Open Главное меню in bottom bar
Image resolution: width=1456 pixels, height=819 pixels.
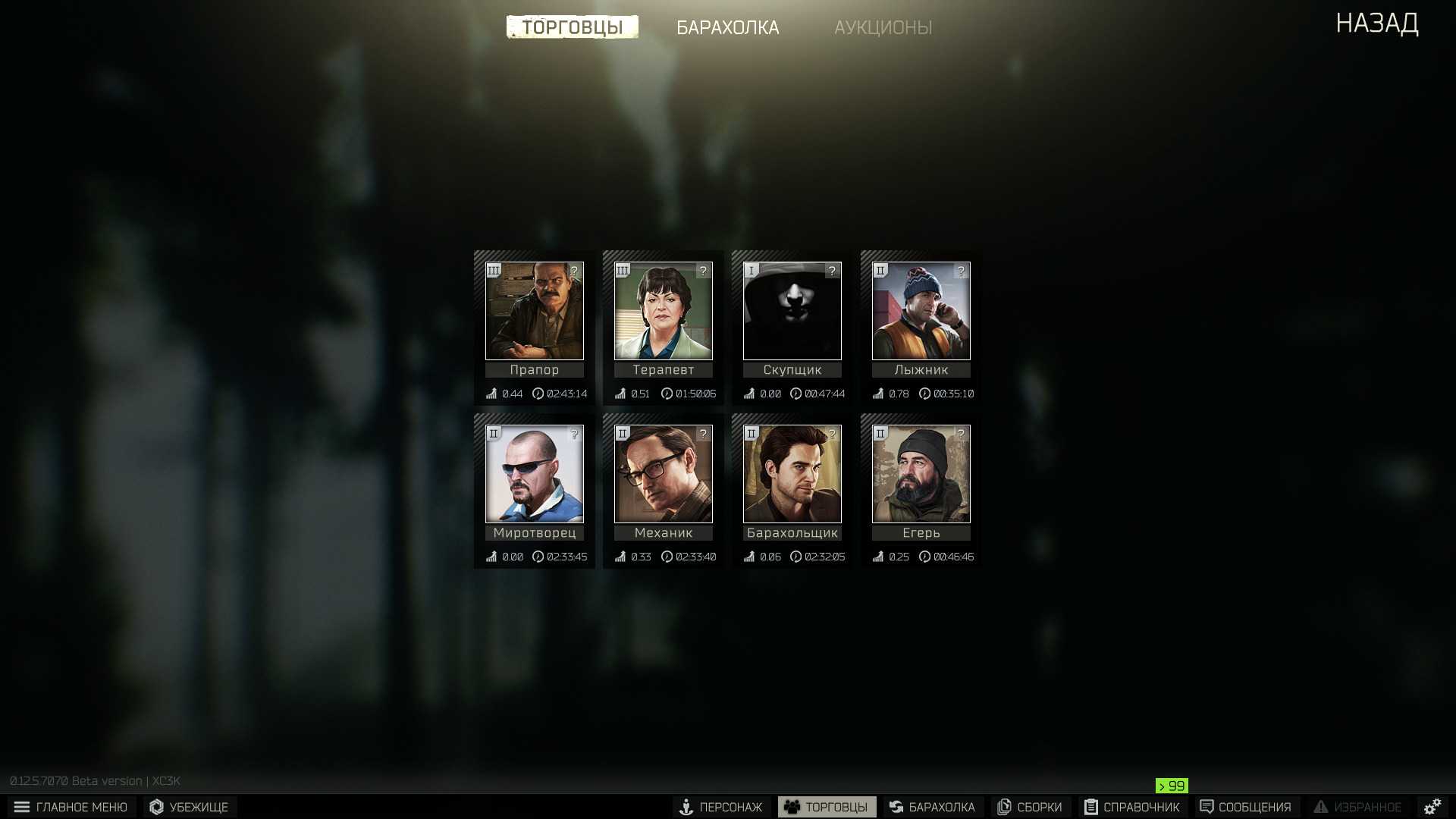(71, 807)
